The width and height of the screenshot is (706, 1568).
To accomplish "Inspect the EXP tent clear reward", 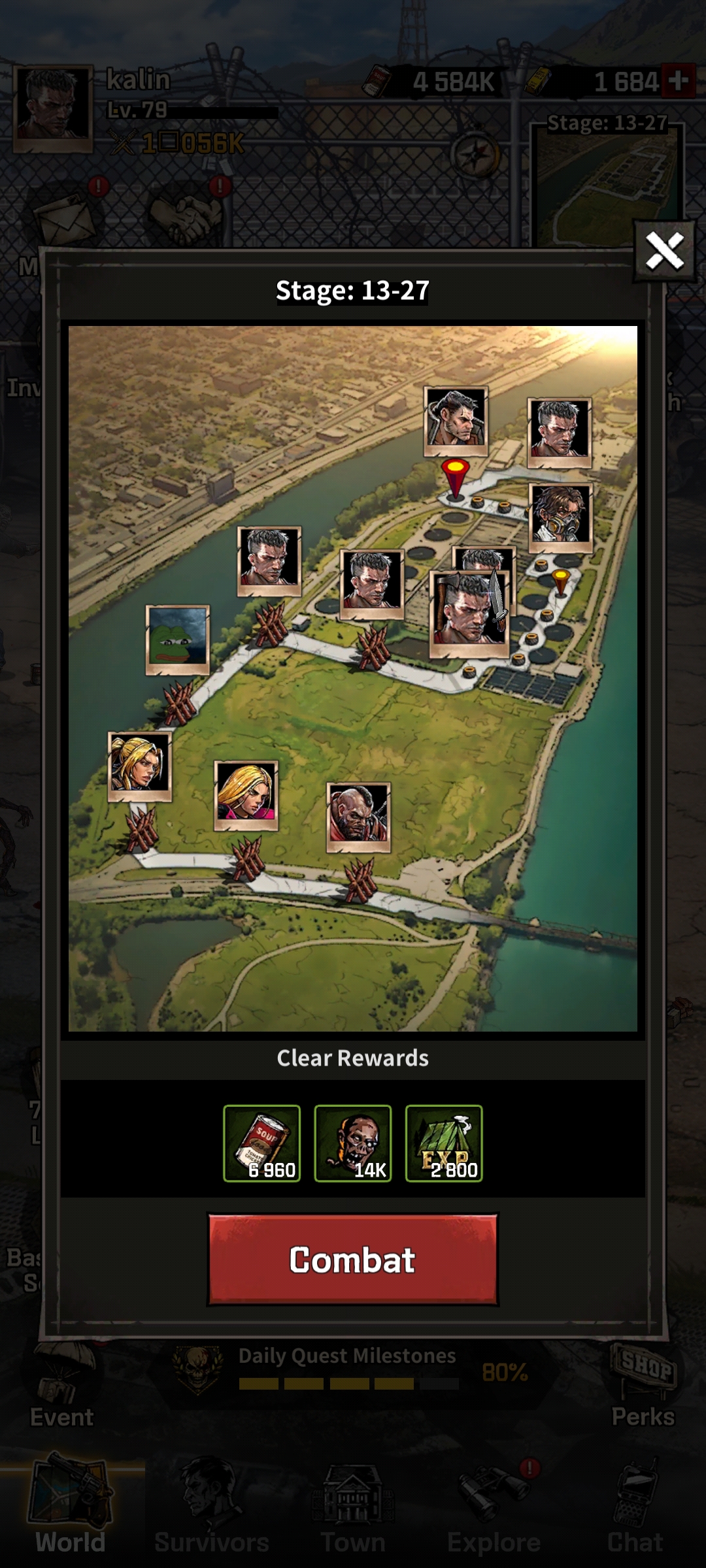I will [444, 1143].
